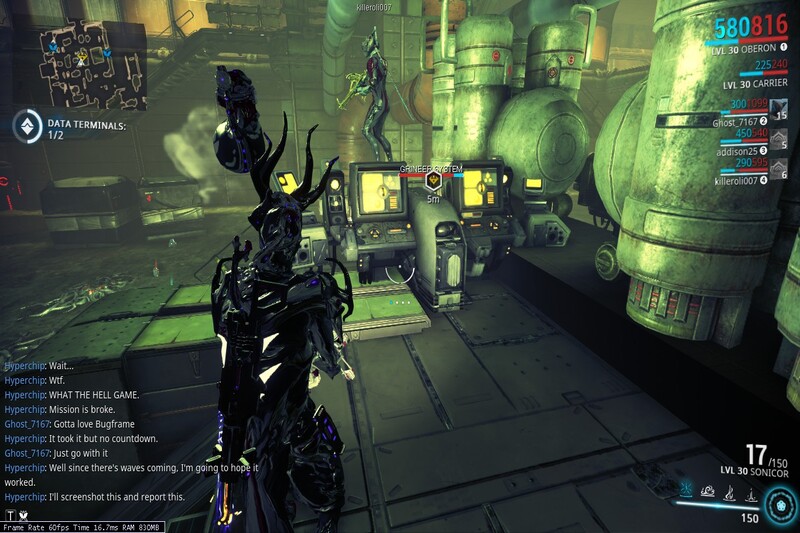
Task: Activate the second ability with swirl icon
Action: click(x=708, y=492)
